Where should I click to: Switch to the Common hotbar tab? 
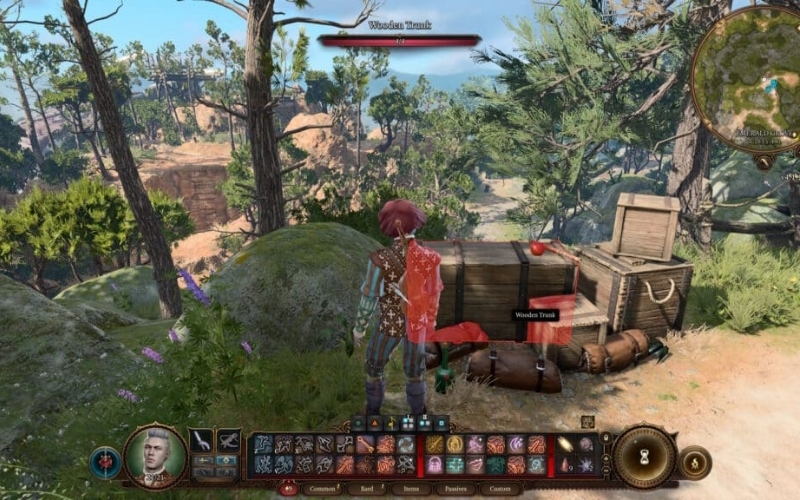pyautogui.click(x=322, y=489)
